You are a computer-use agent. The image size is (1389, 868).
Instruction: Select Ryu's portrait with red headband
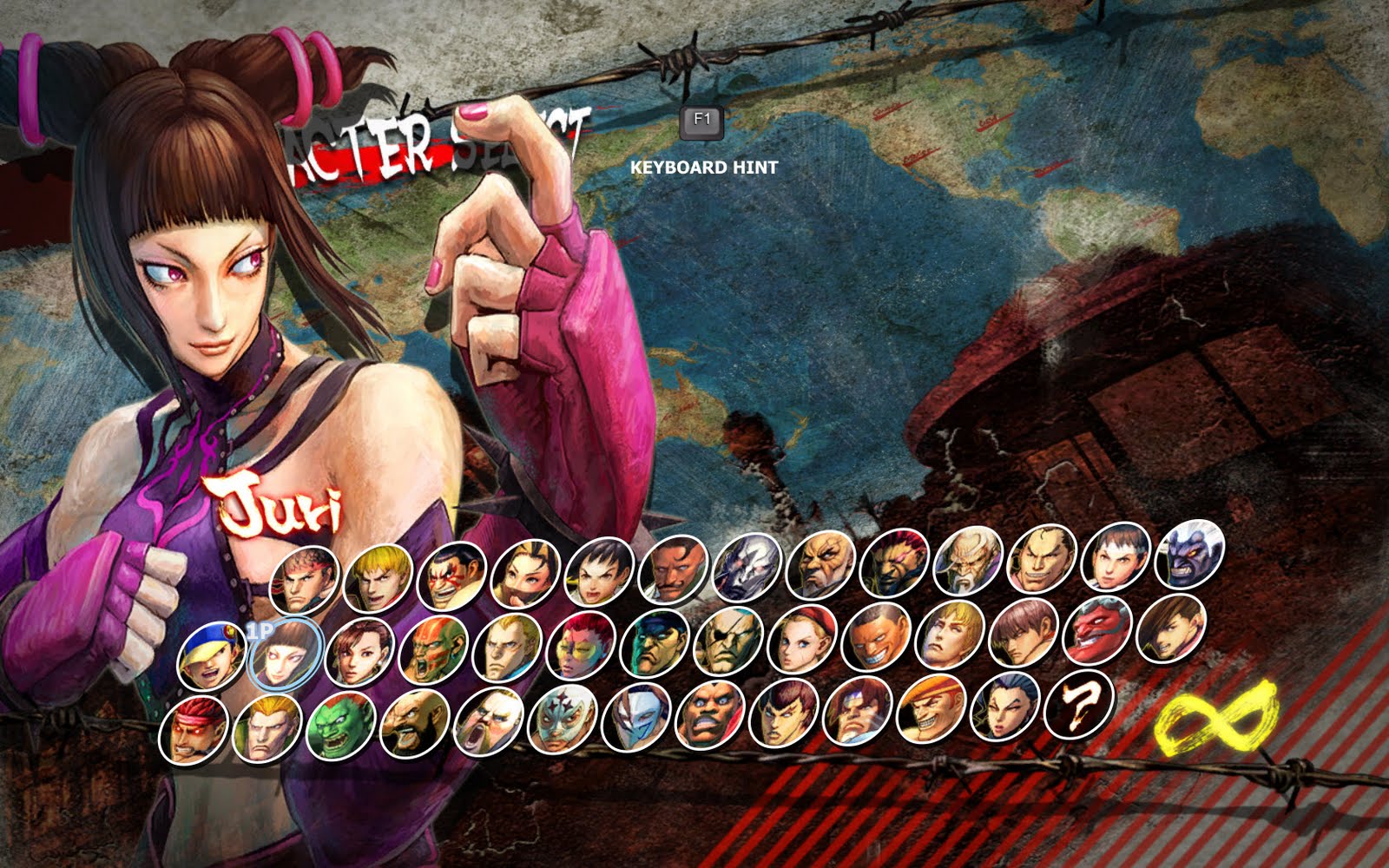[305, 579]
